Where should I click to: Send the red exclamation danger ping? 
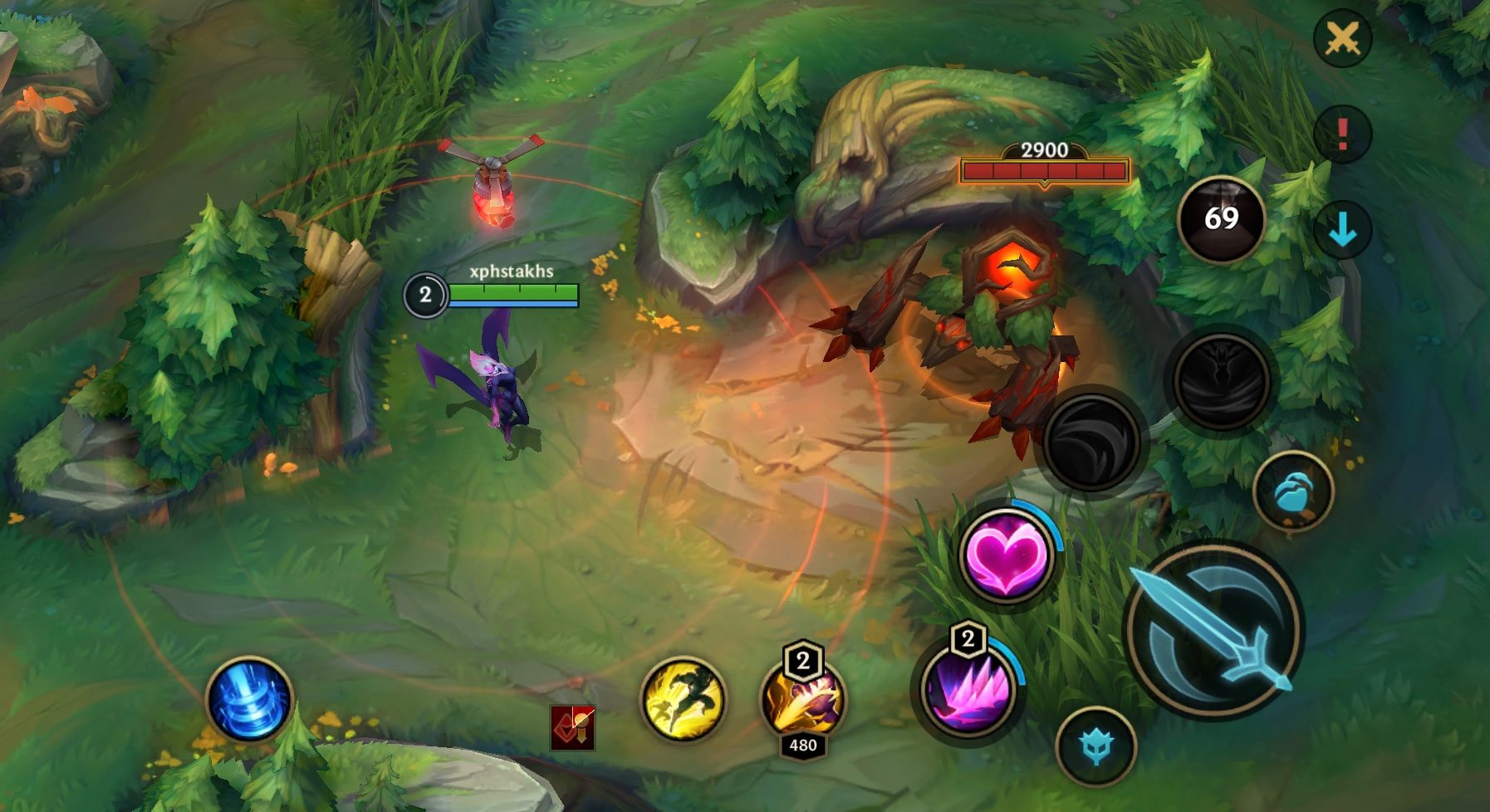1342,134
